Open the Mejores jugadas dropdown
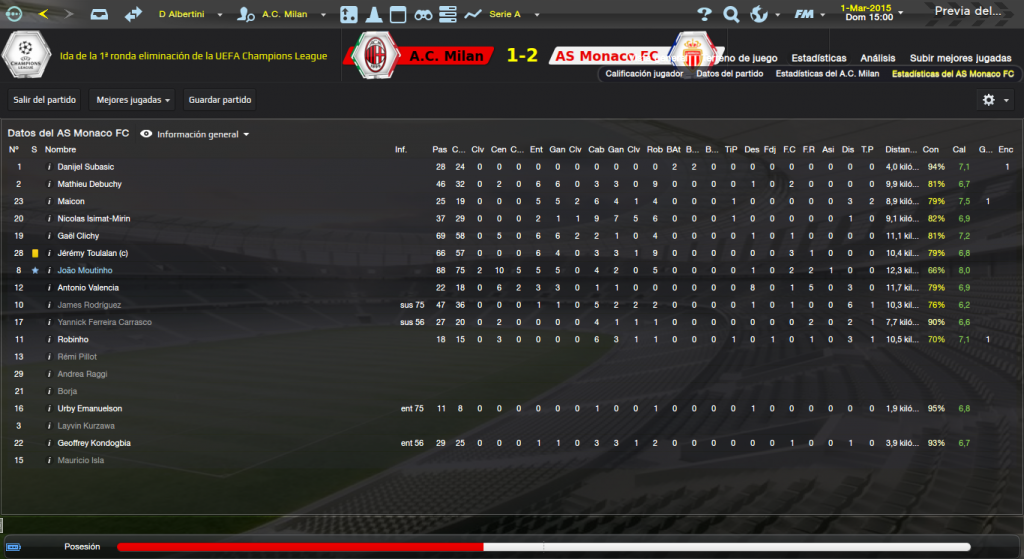 coord(133,100)
